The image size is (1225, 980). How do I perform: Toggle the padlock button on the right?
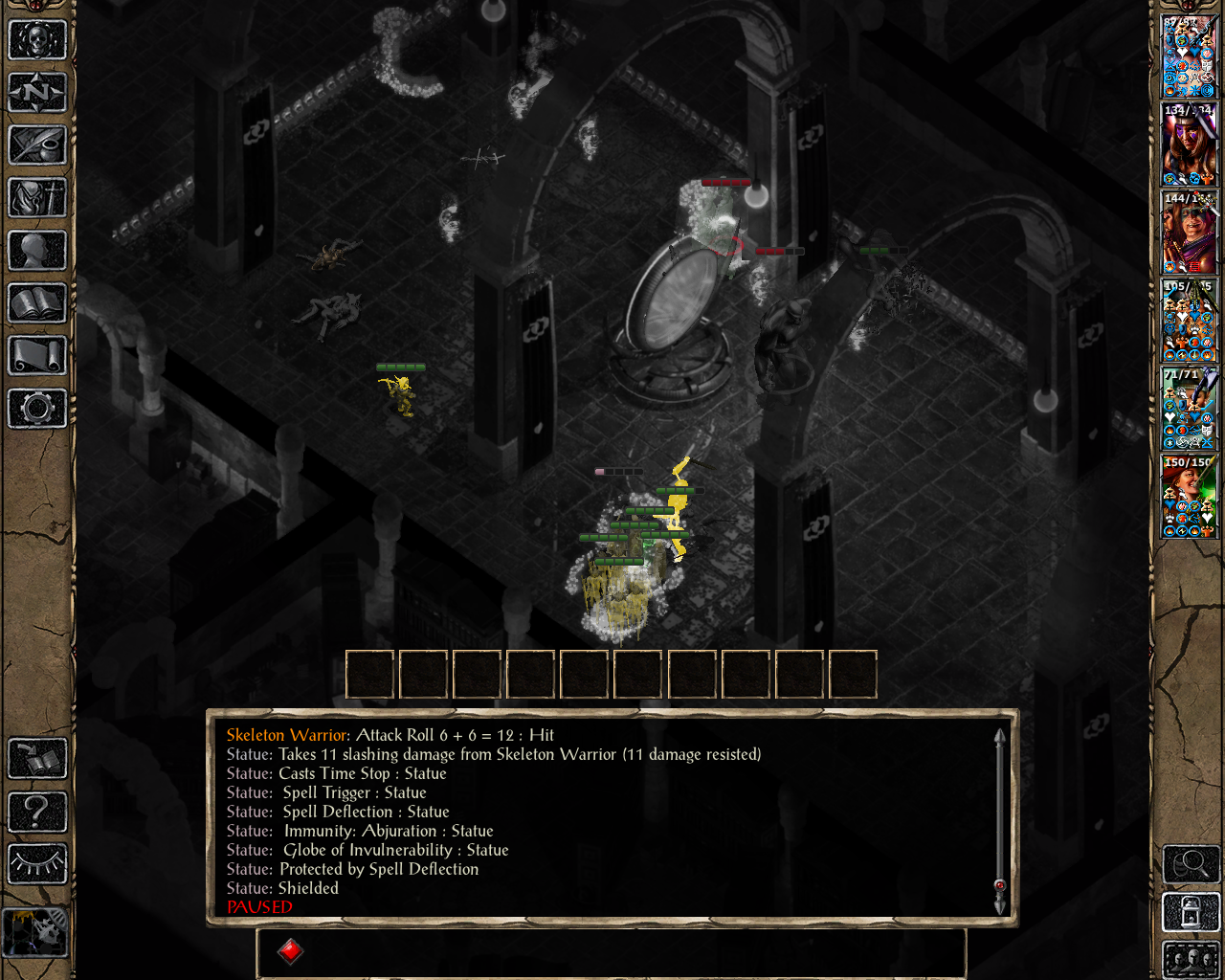(x=1191, y=912)
